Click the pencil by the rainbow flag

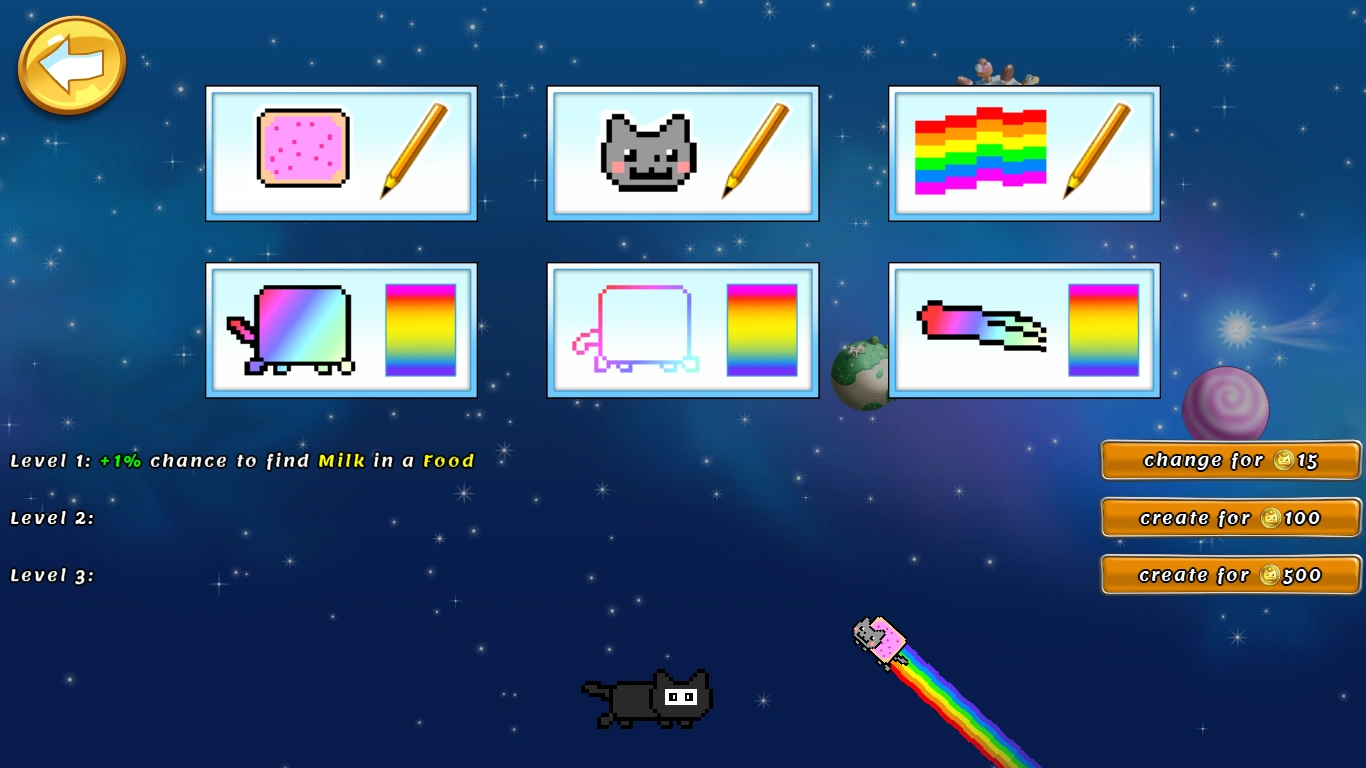(x=1098, y=153)
